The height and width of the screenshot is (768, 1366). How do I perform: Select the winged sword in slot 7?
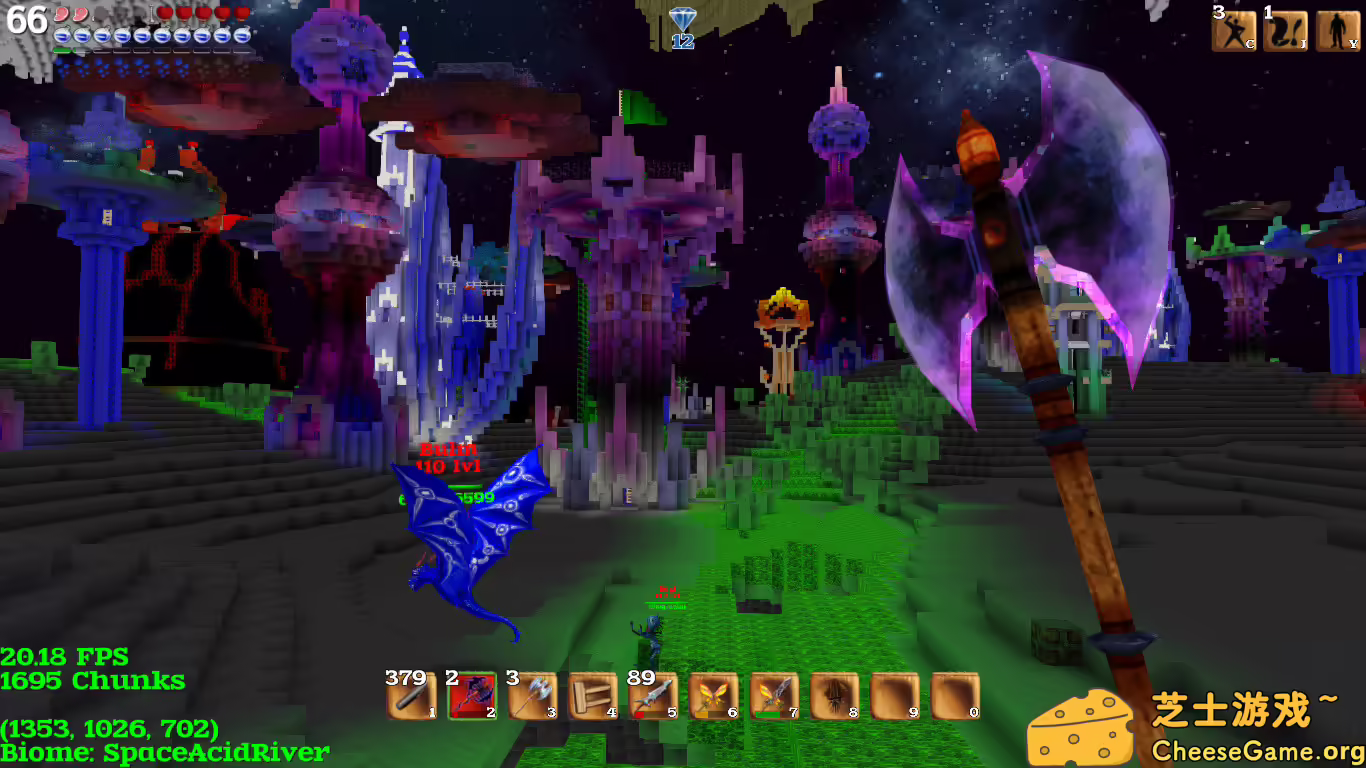(x=774, y=696)
